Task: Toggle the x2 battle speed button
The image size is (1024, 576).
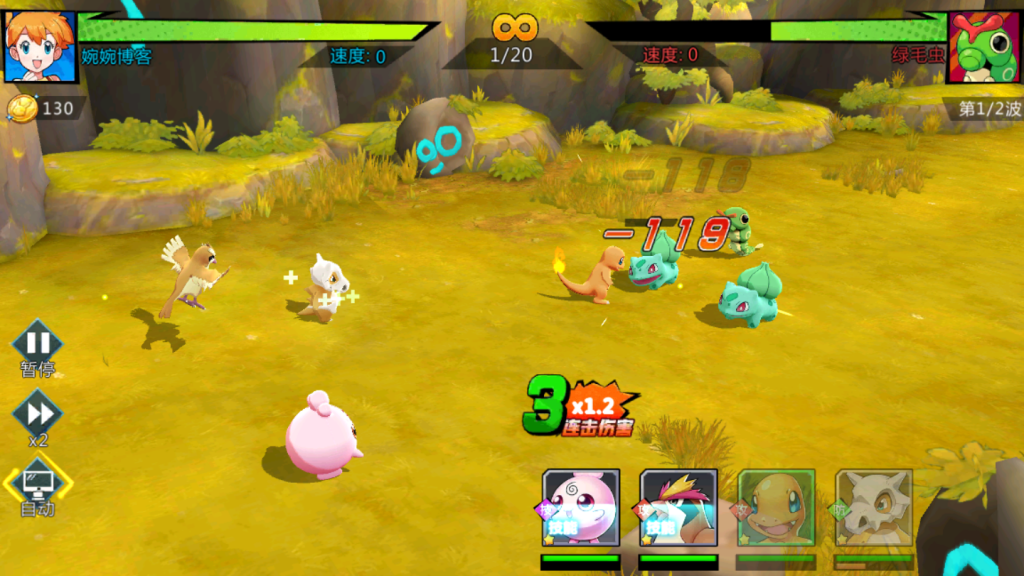Action: coord(37,413)
